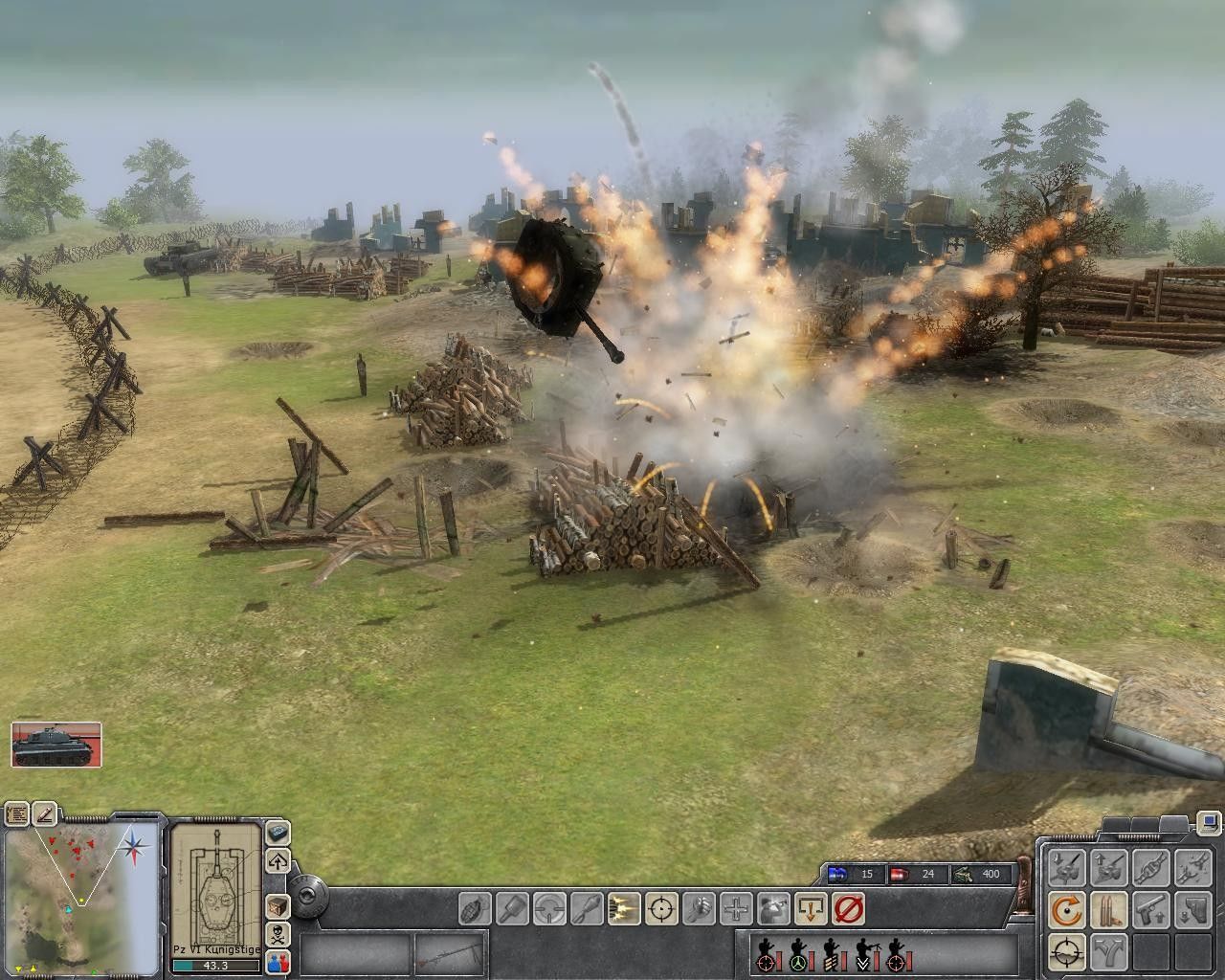Click the skull and crossbones button
Viewport: 1225px width, 980px height.
[278, 933]
